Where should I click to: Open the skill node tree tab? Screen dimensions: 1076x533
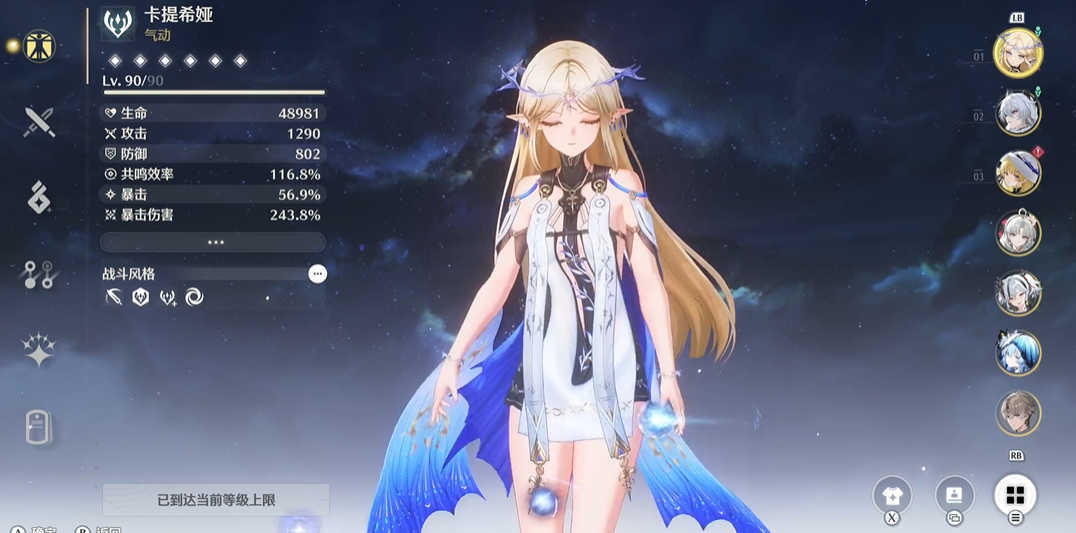[39, 275]
